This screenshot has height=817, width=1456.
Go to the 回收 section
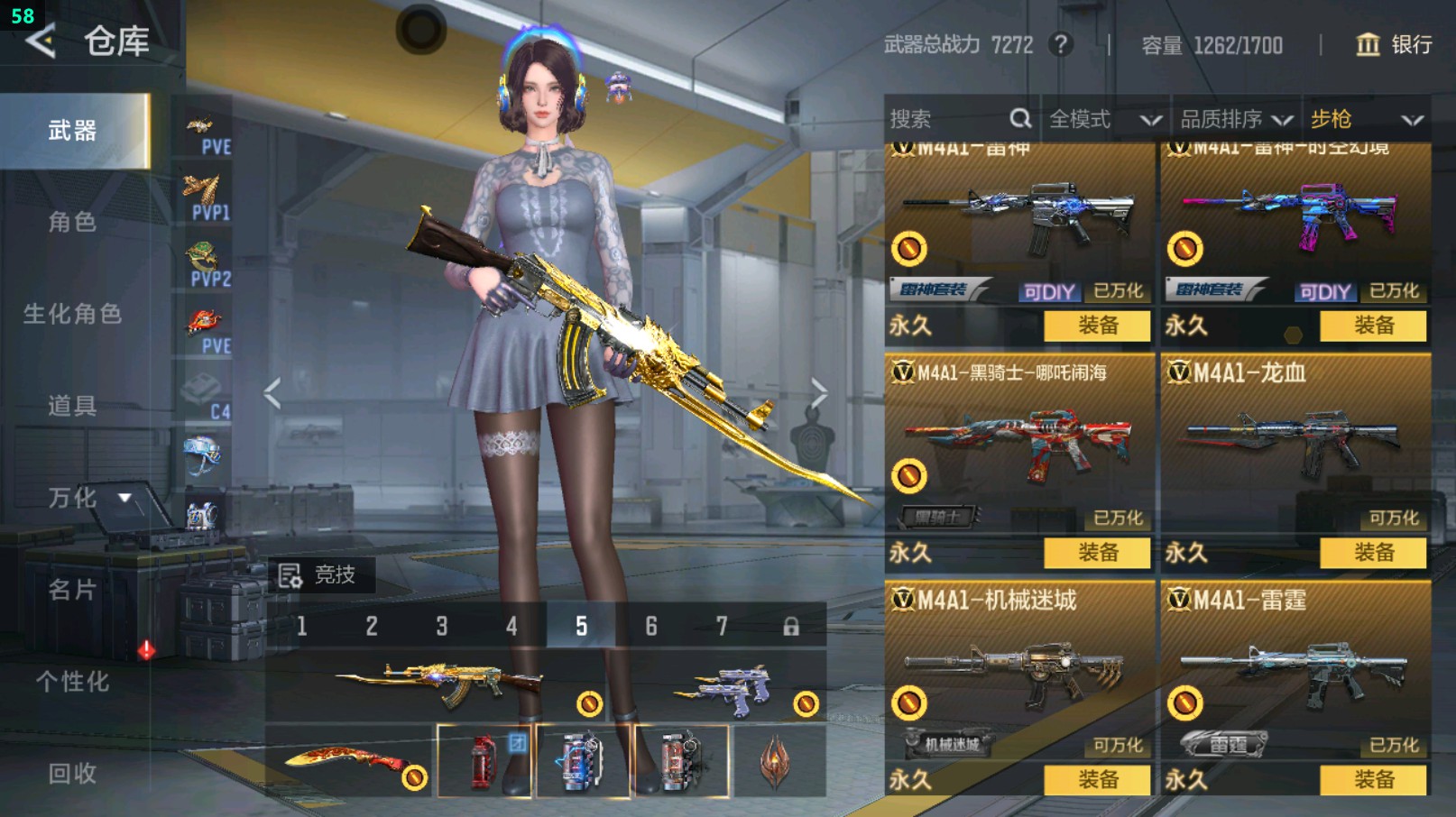point(72,773)
